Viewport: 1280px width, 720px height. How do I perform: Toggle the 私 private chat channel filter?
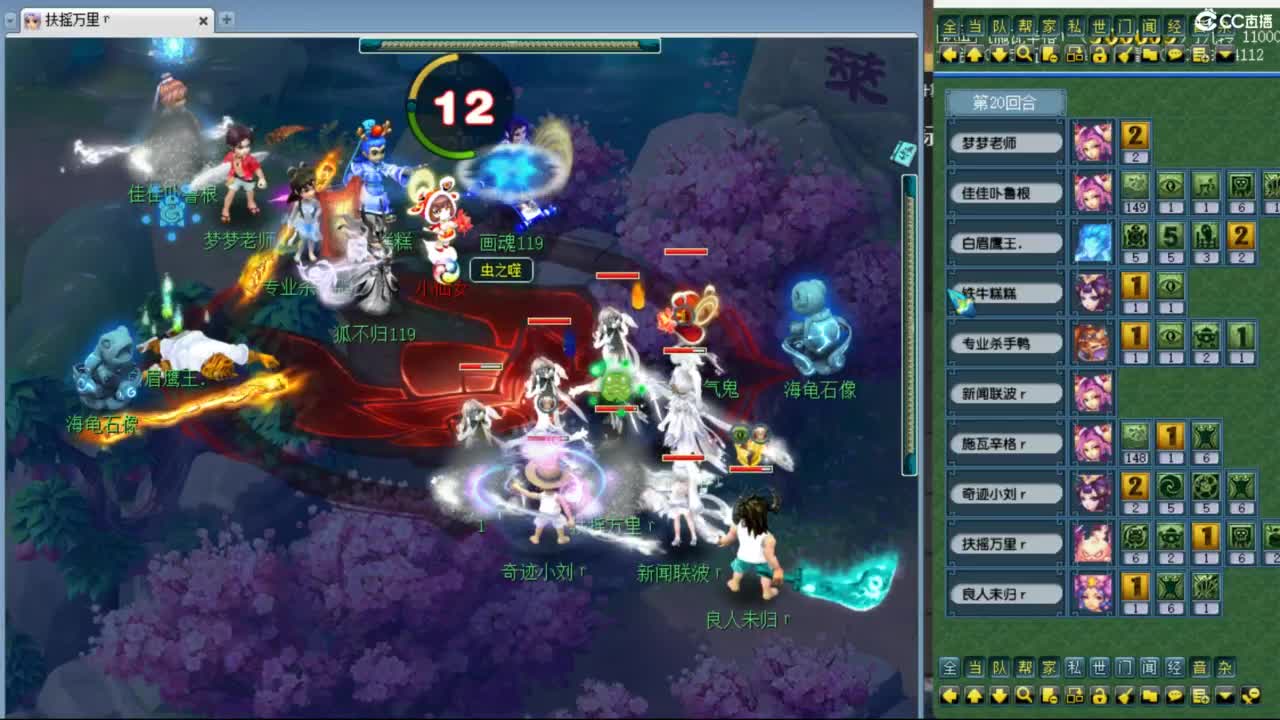coord(1075,667)
